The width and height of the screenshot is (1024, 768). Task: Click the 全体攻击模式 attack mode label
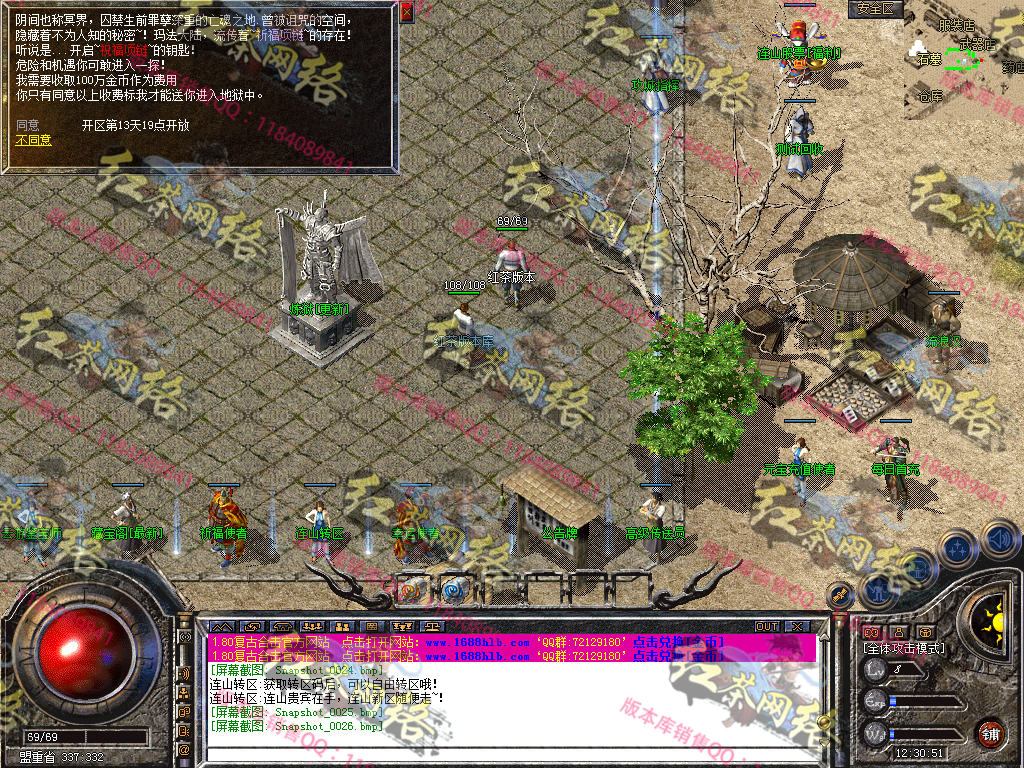[x=904, y=648]
